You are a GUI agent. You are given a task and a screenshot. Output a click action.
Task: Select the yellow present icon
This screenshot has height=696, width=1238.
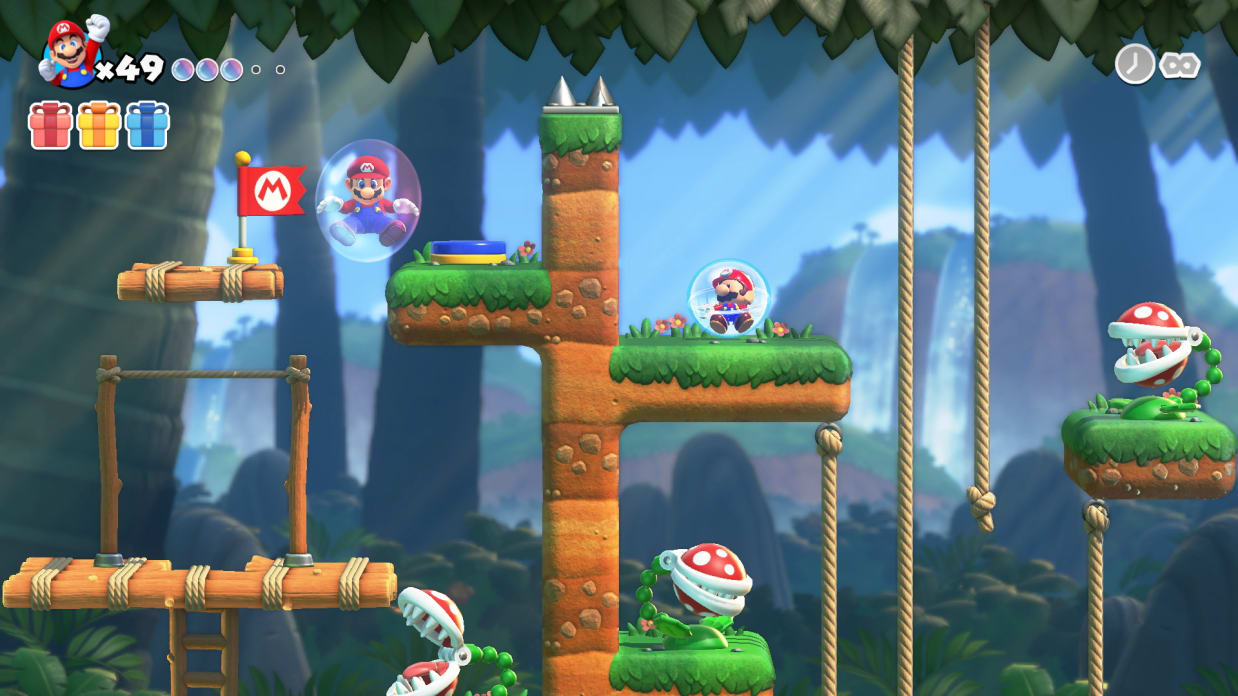click(99, 126)
